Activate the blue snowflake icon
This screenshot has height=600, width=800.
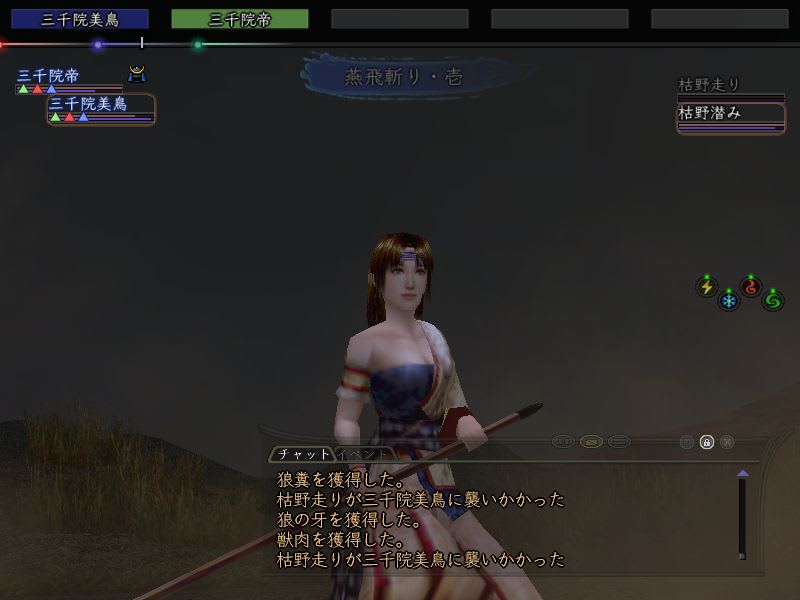[729, 299]
